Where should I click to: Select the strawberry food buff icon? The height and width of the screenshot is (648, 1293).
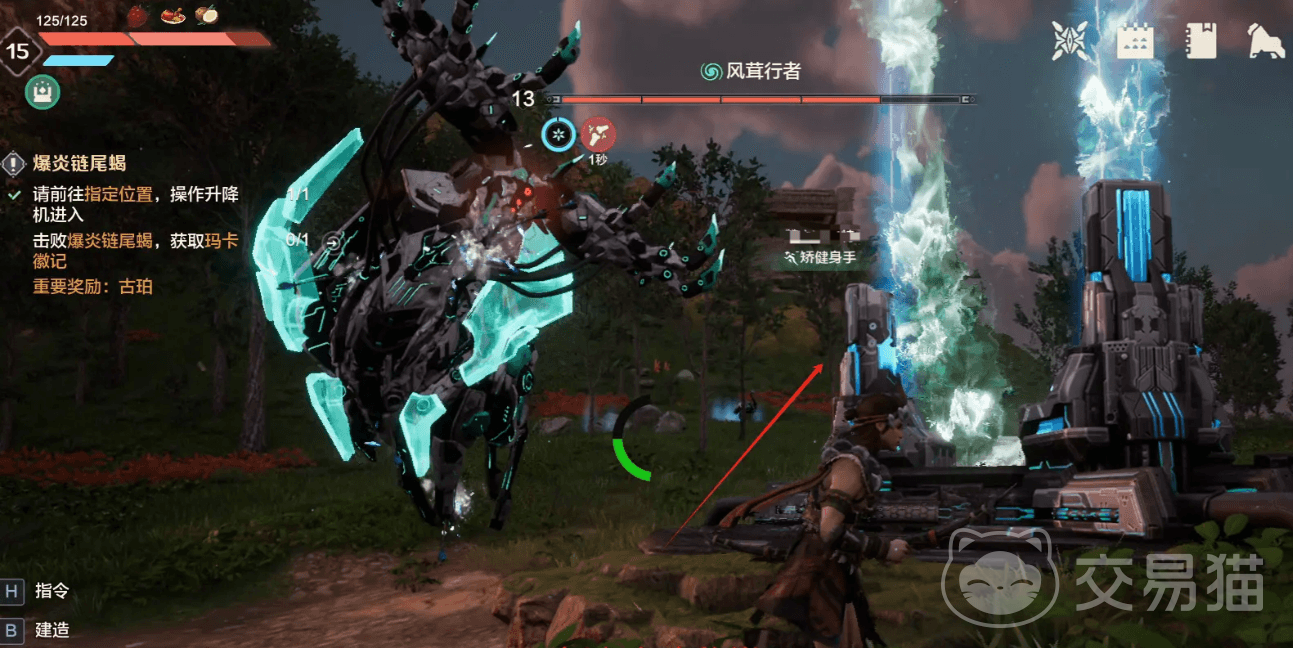138,15
